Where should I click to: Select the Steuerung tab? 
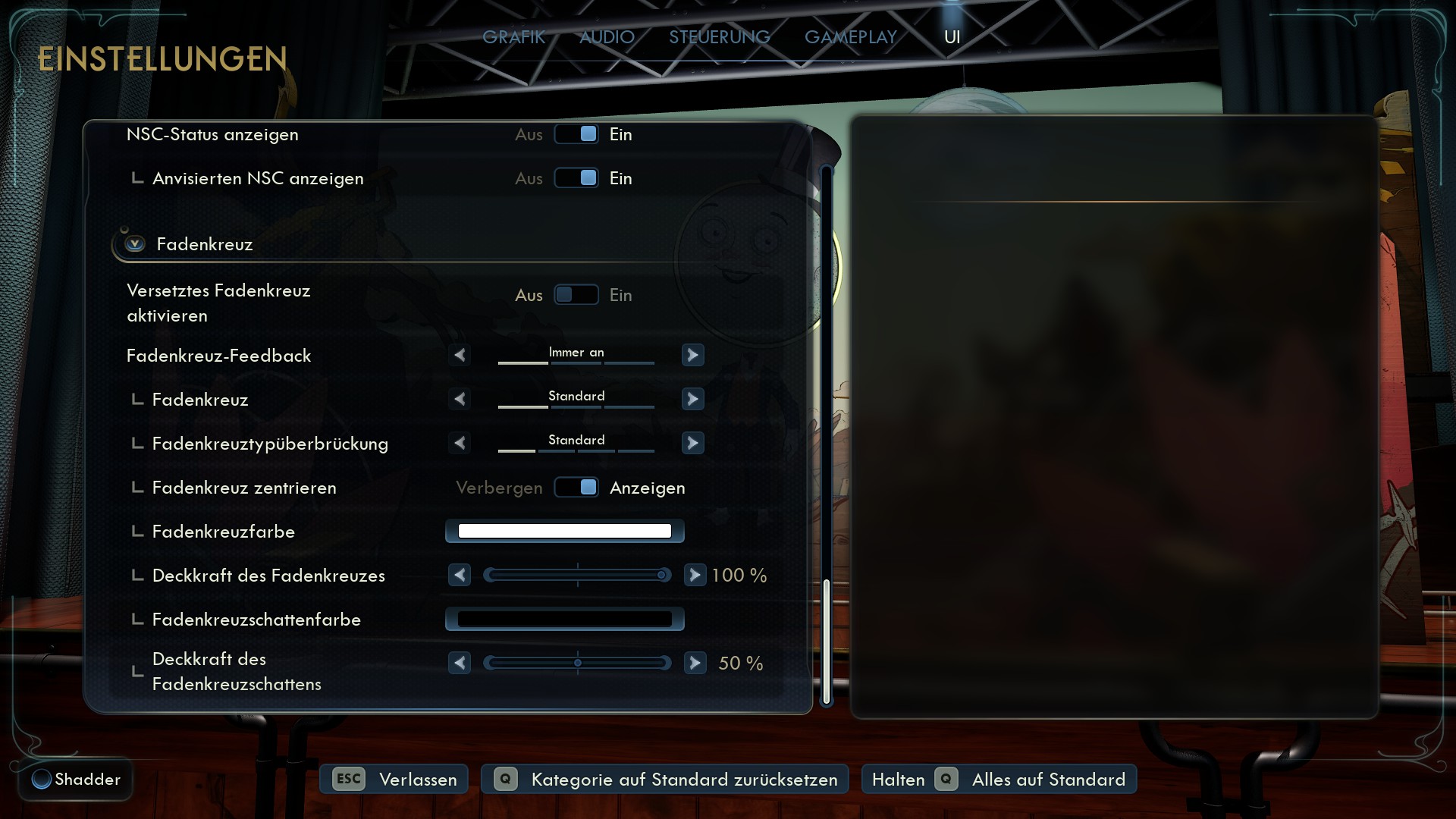719,37
